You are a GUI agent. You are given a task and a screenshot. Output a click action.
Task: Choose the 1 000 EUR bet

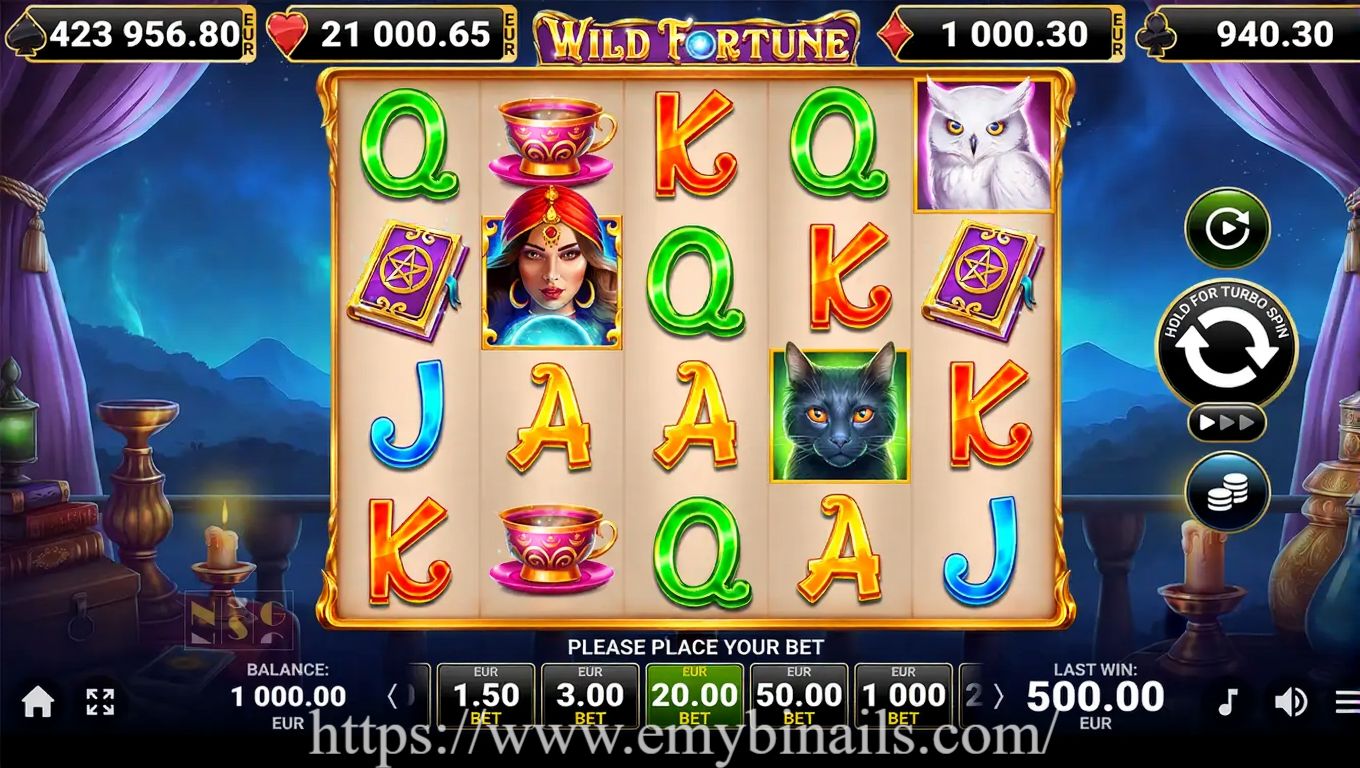pyautogui.click(x=902, y=695)
